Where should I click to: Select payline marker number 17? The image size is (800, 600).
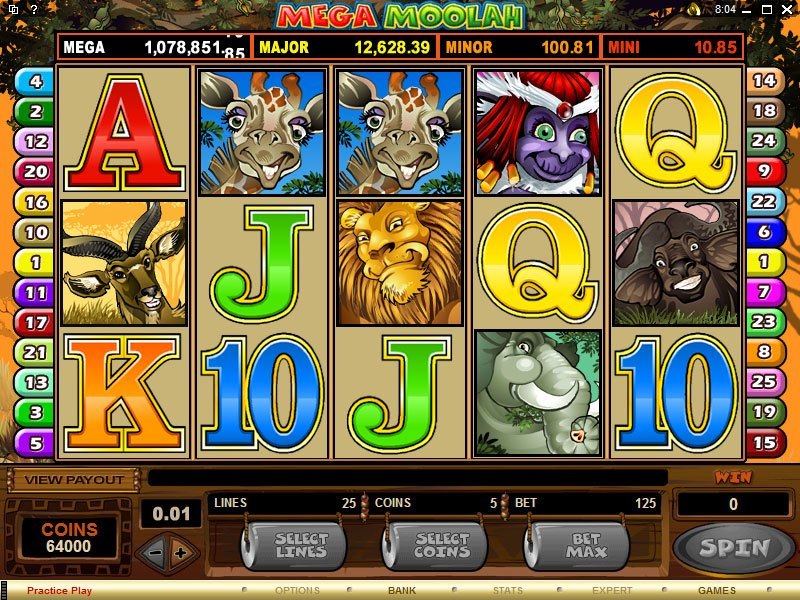click(x=36, y=322)
